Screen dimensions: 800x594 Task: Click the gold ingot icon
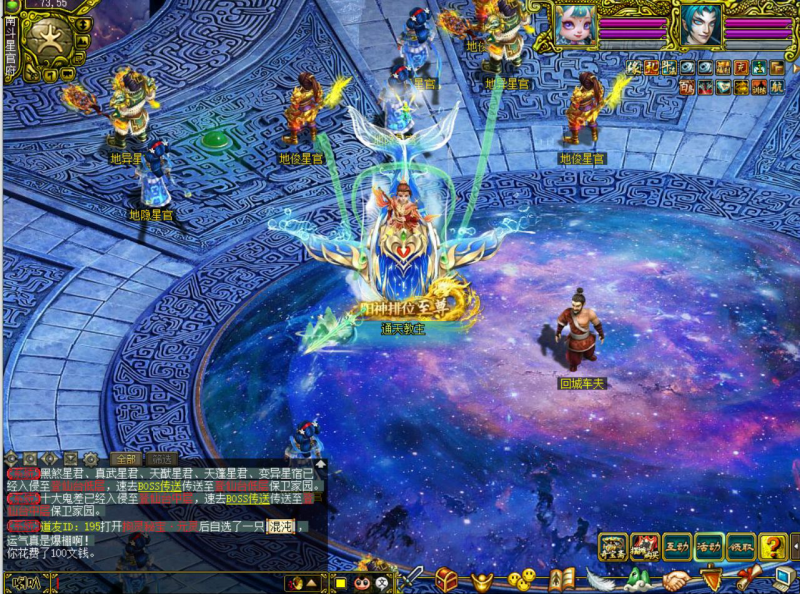483,578
